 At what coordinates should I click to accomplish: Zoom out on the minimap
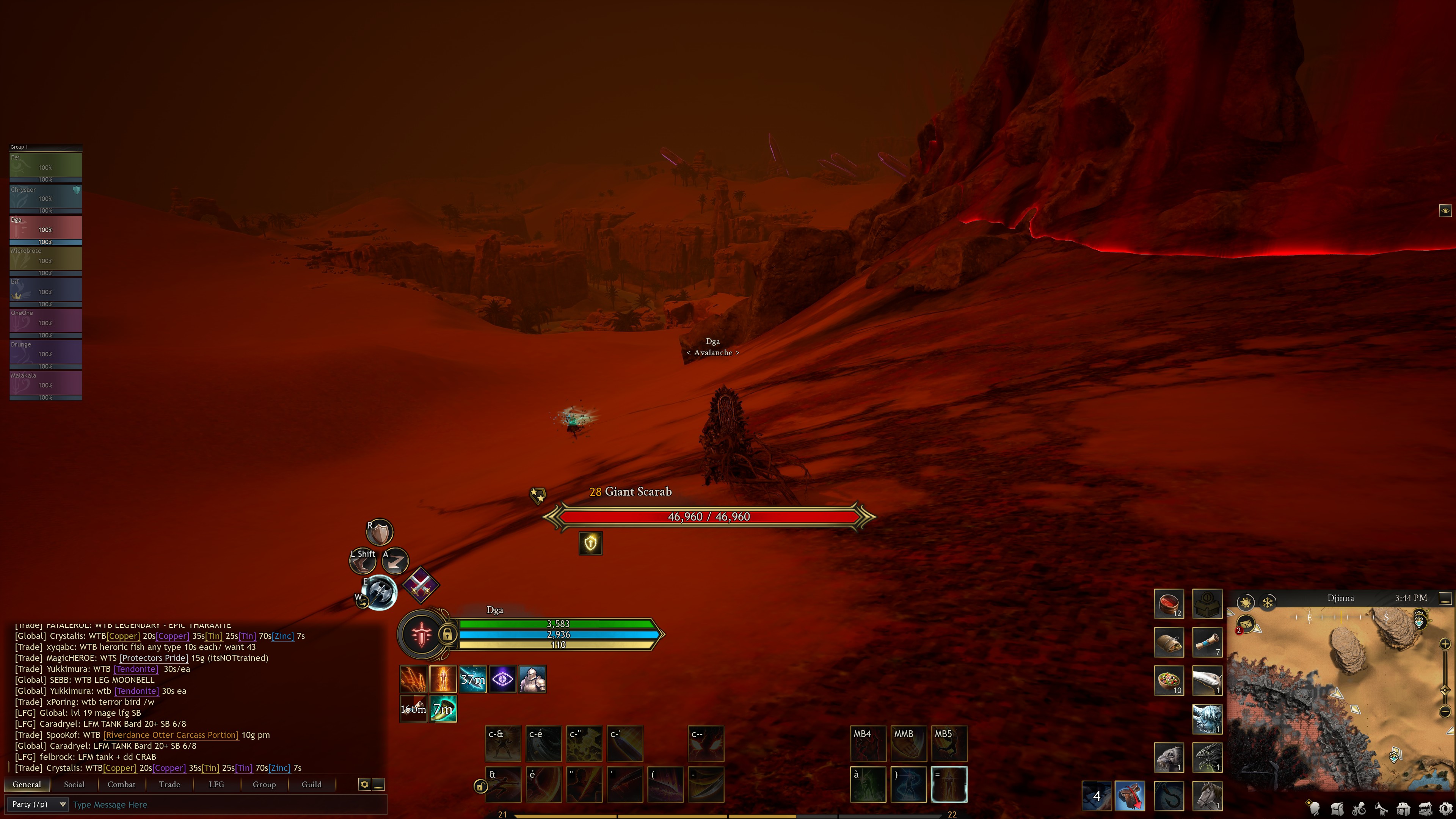click(x=1445, y=711)
